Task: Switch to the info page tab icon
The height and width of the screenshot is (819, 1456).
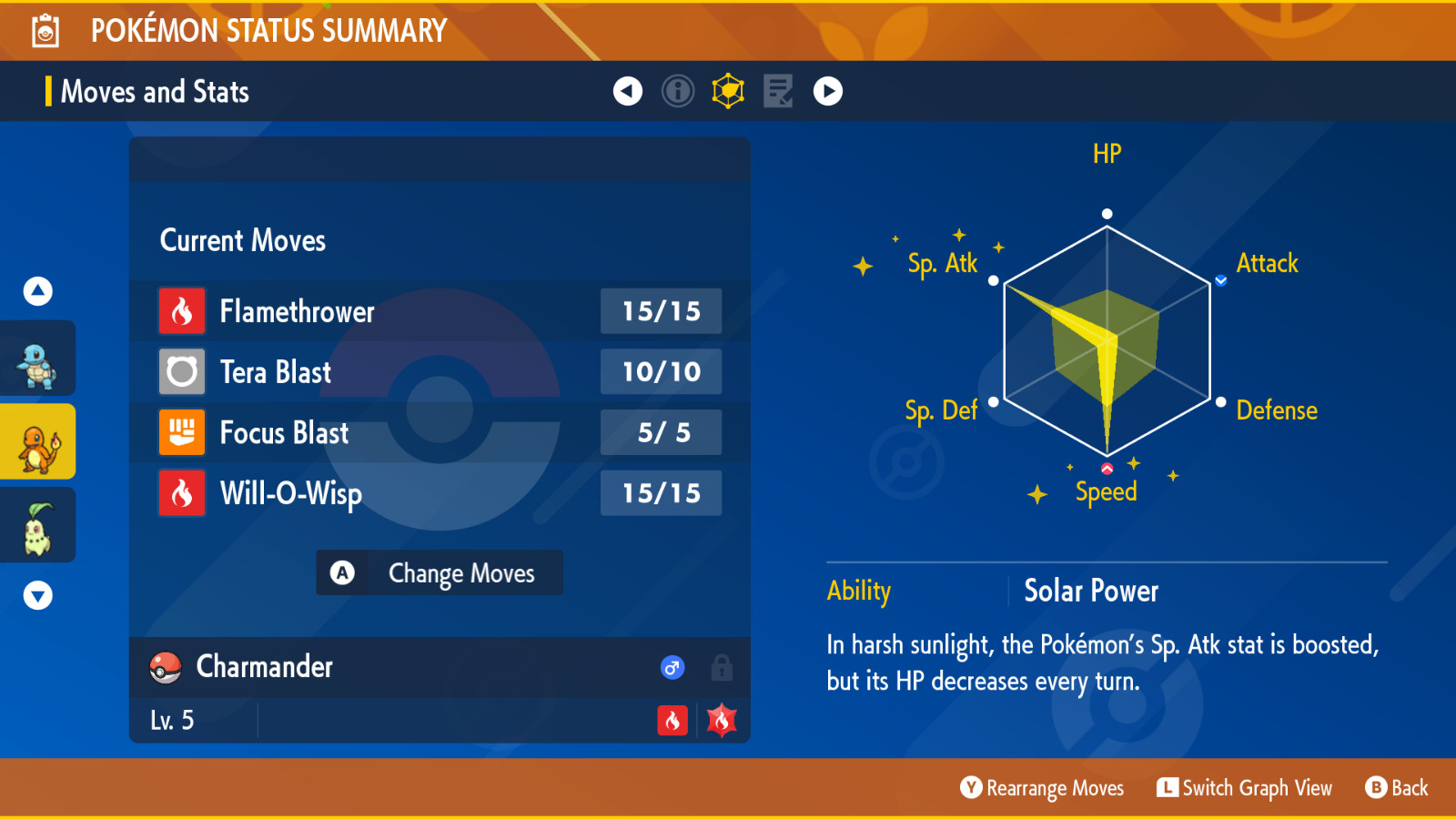Action: [678, 91]
